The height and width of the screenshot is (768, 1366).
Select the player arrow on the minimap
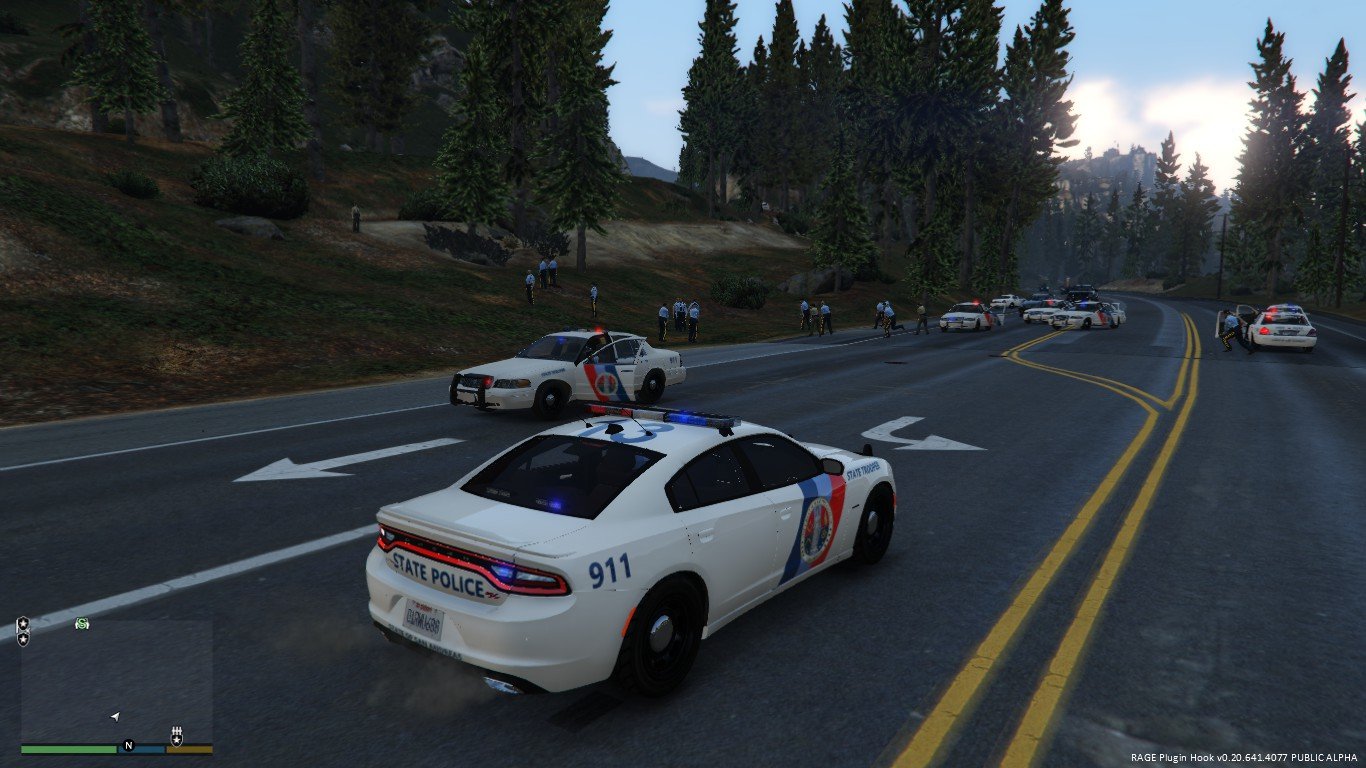115,716
